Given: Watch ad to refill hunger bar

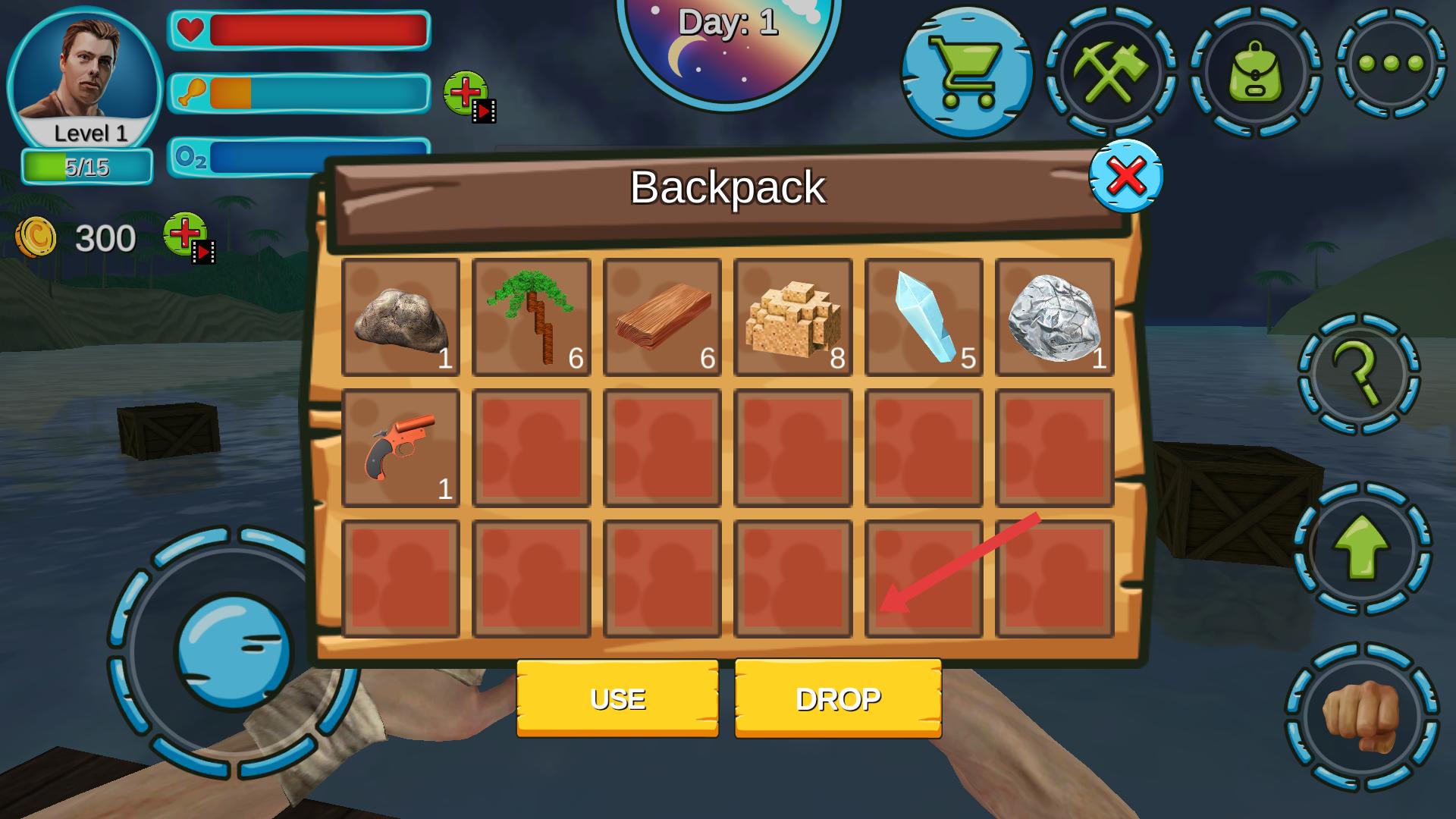Looking at the screenshot, I should 468,96.
